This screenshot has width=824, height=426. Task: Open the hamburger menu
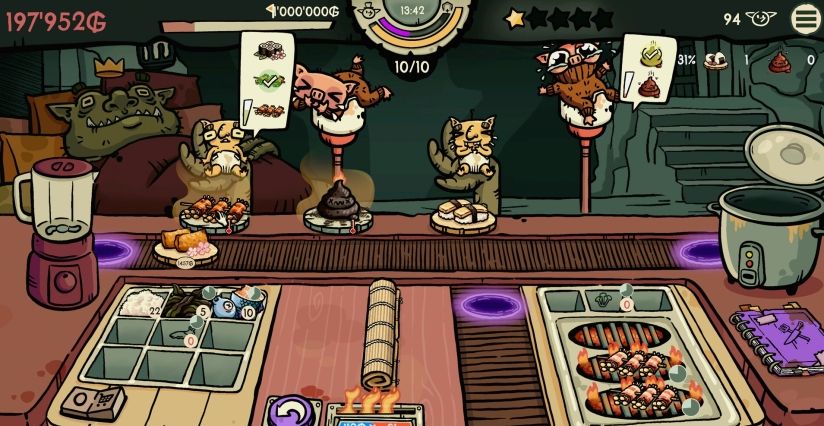[805, 18]
